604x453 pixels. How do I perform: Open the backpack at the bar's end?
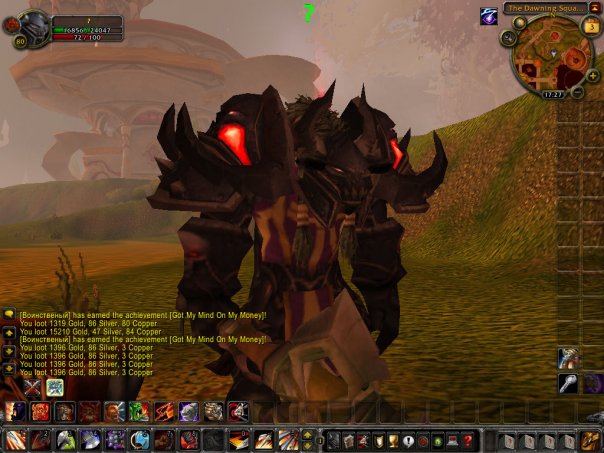[591, 440]
